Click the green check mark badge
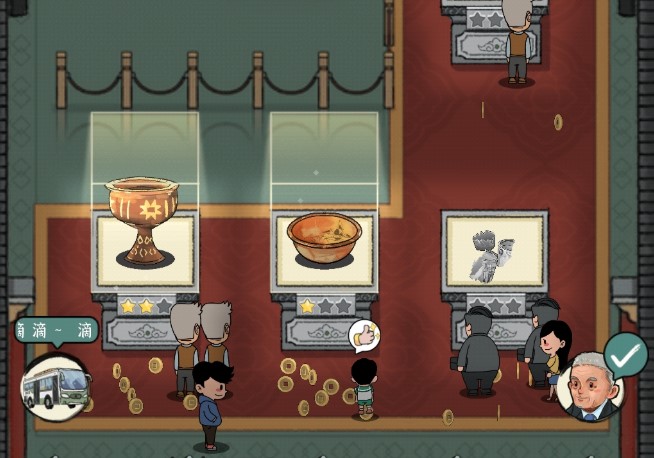This screenshot has width=654, height=458. pos(626,353)
